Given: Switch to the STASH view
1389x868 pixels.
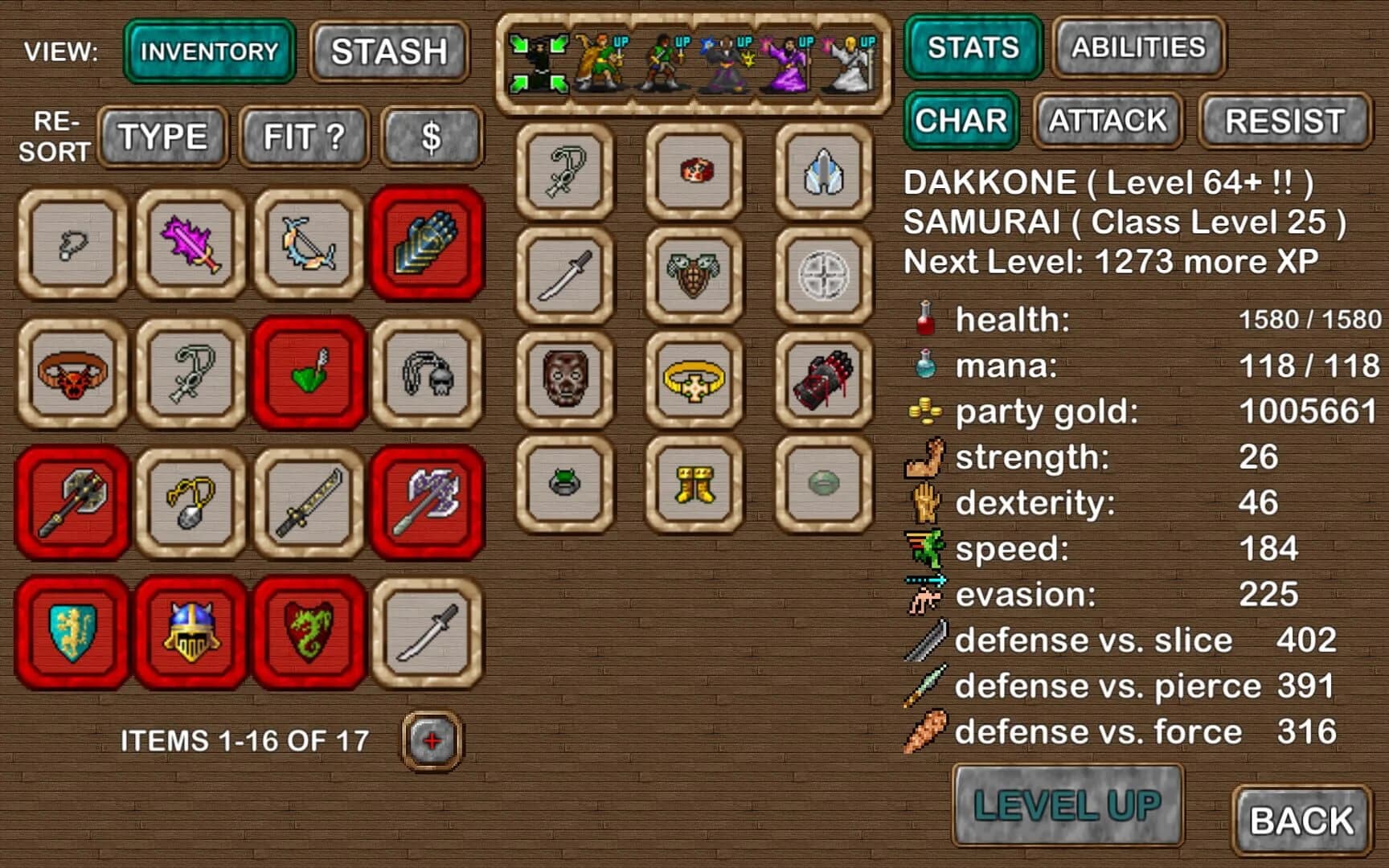Looking at the screenshot, I should pos(388,50).
